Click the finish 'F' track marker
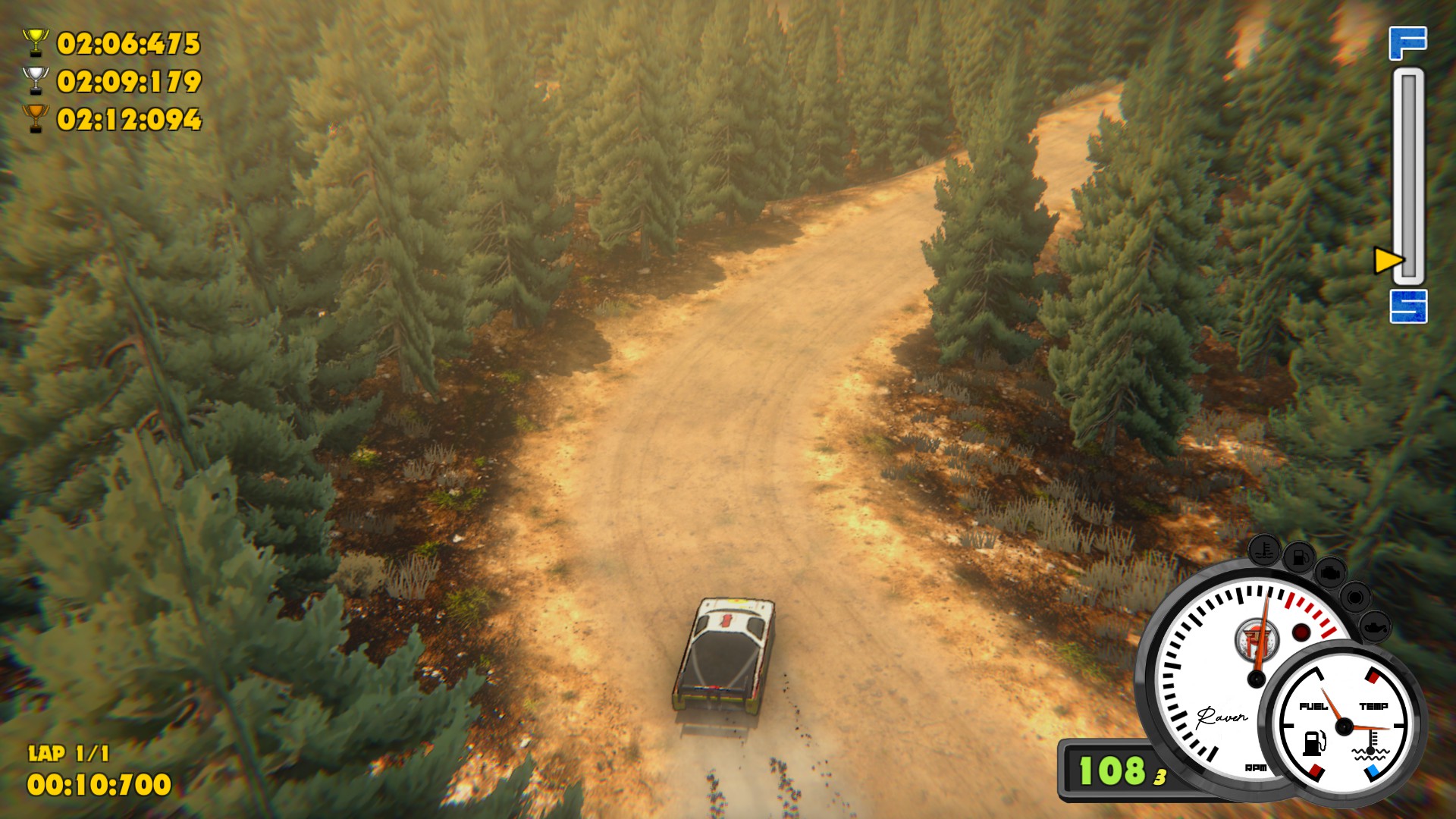Screen dimensions: 1456x819 click(1407, 43)
